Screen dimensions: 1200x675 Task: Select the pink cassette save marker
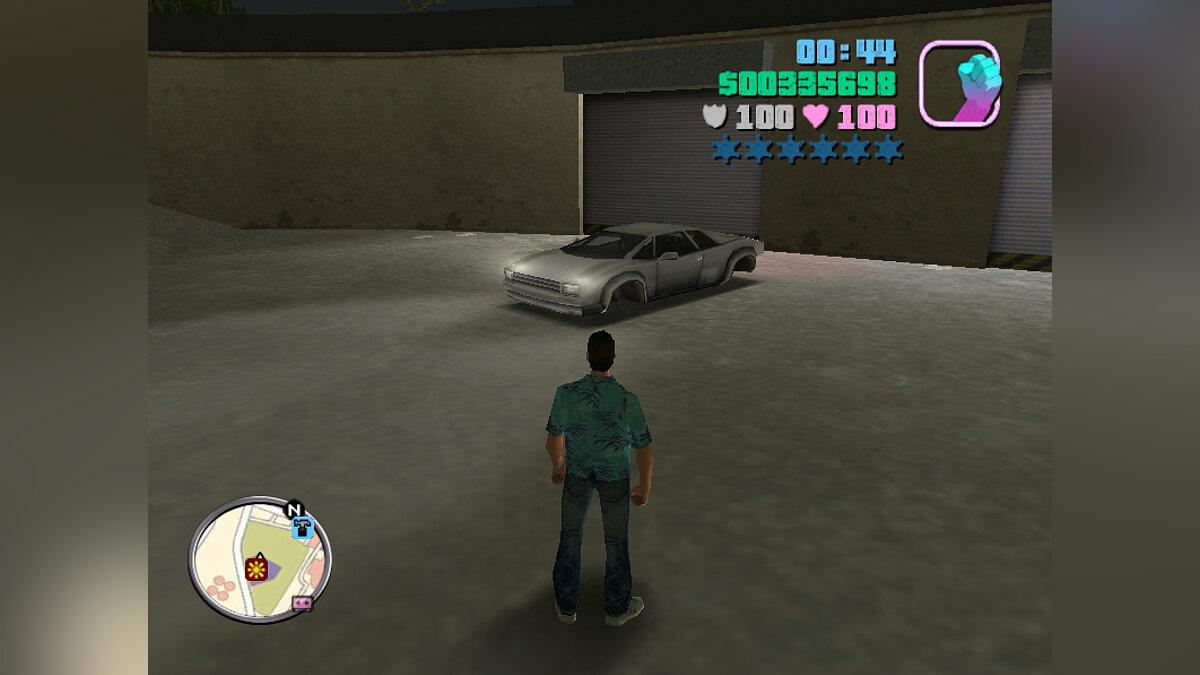coord(301,603)
